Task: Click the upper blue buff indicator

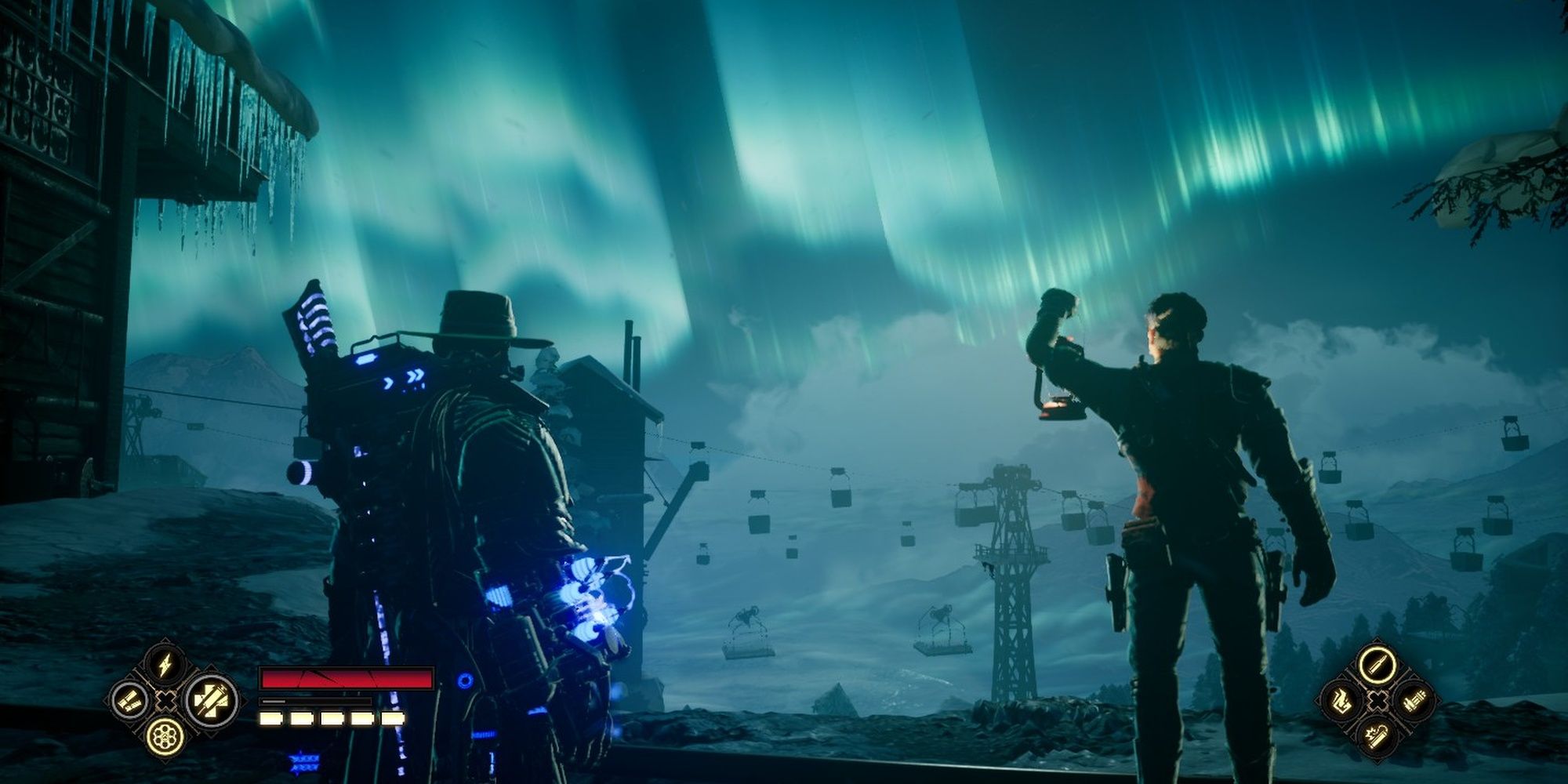Action: [x=304, y=758]
